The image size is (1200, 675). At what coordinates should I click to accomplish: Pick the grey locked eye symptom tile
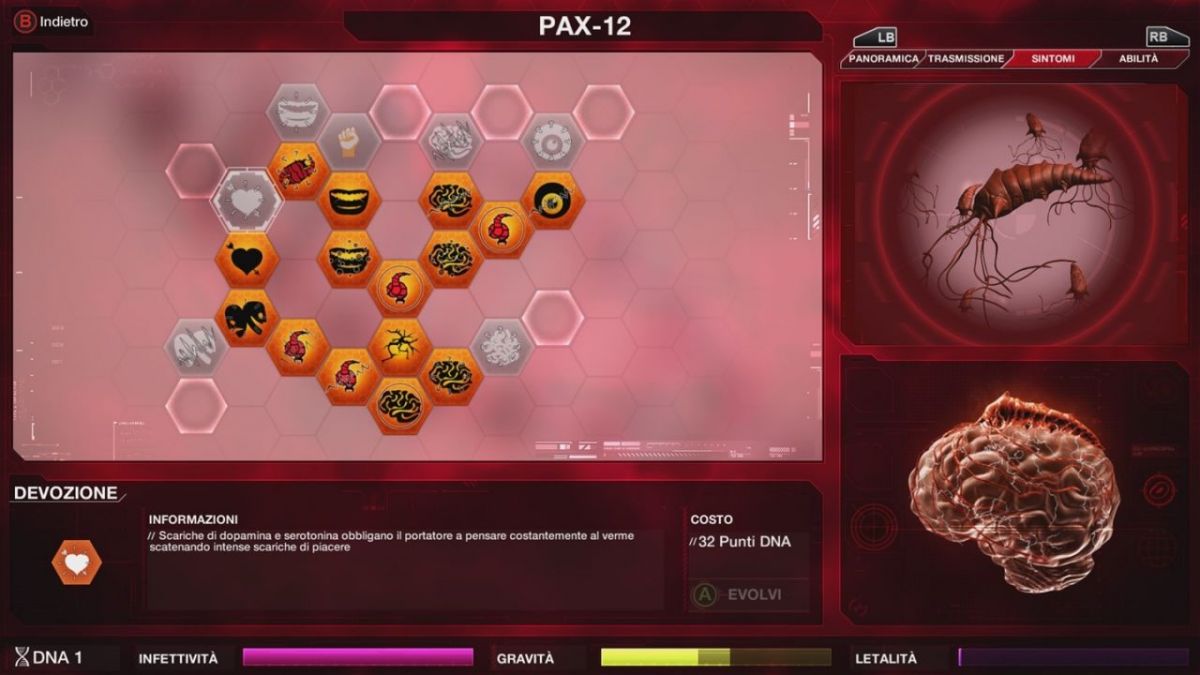click(x=552, y=142)
